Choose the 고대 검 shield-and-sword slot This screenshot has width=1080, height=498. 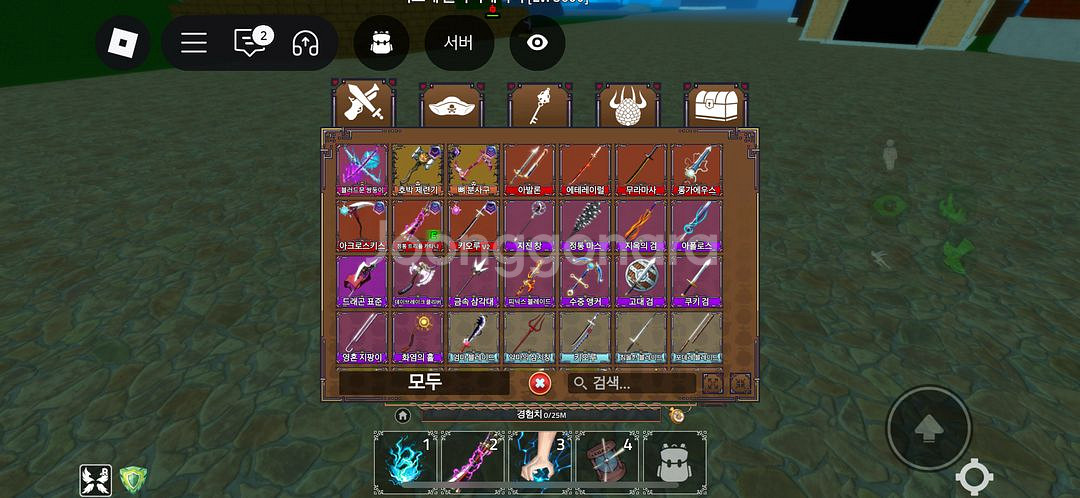pos(640,281)
